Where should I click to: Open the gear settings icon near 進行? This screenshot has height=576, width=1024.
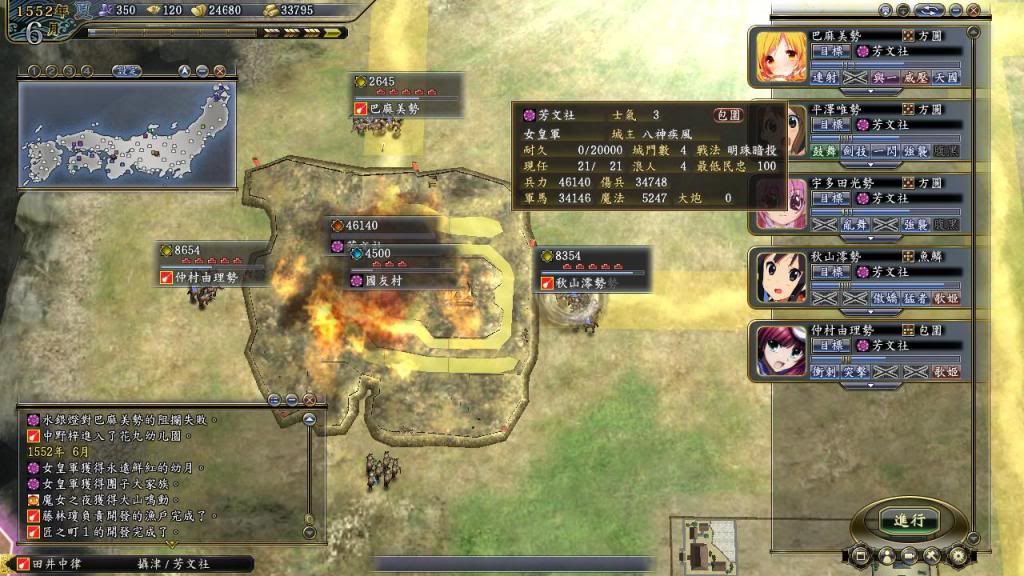click(x=957, y=554)
